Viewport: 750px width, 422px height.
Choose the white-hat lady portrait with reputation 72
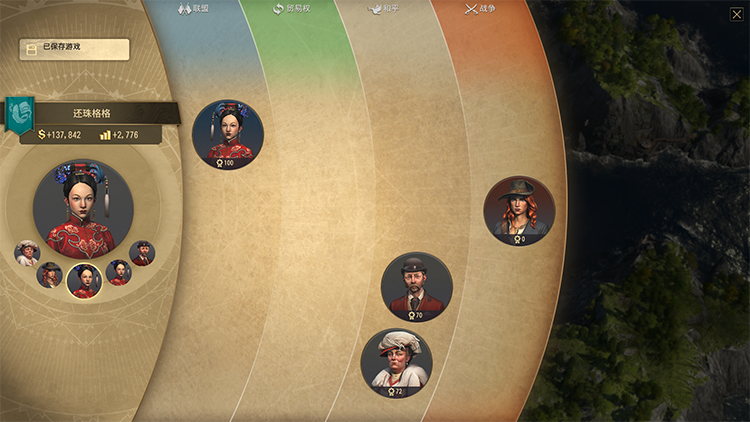(396, 363)
